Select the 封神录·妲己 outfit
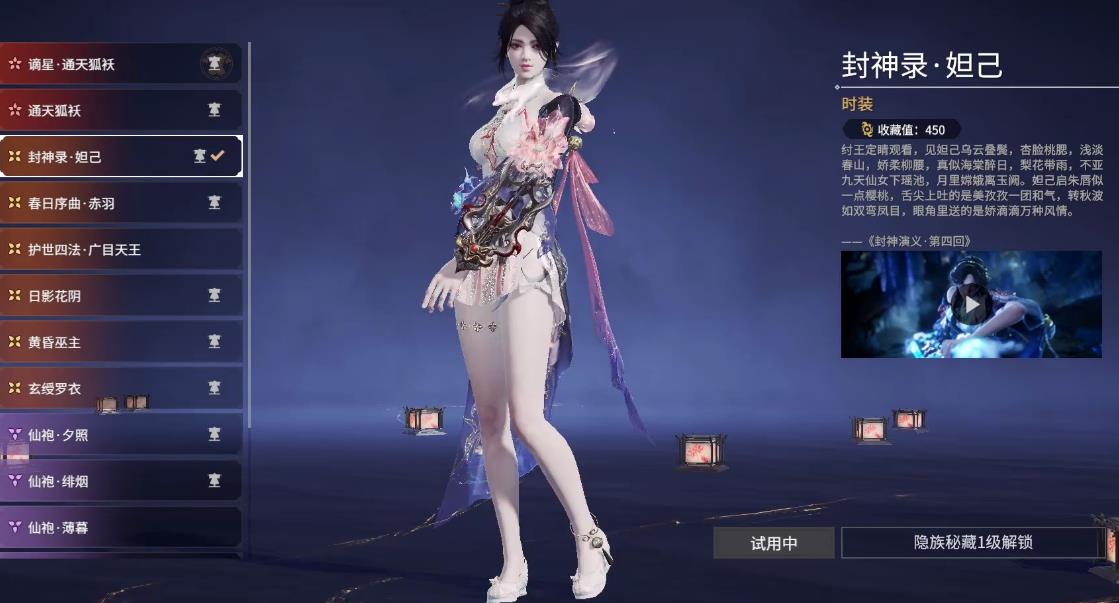The image size is (1119, 603). tap(120, 157)
